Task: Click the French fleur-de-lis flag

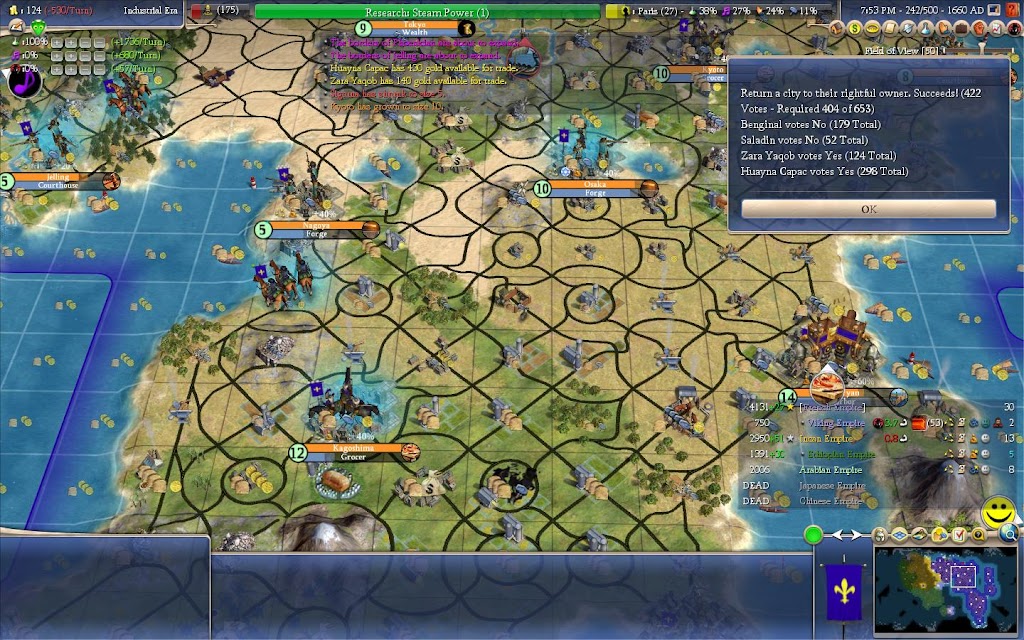Action: coord(838,591)
